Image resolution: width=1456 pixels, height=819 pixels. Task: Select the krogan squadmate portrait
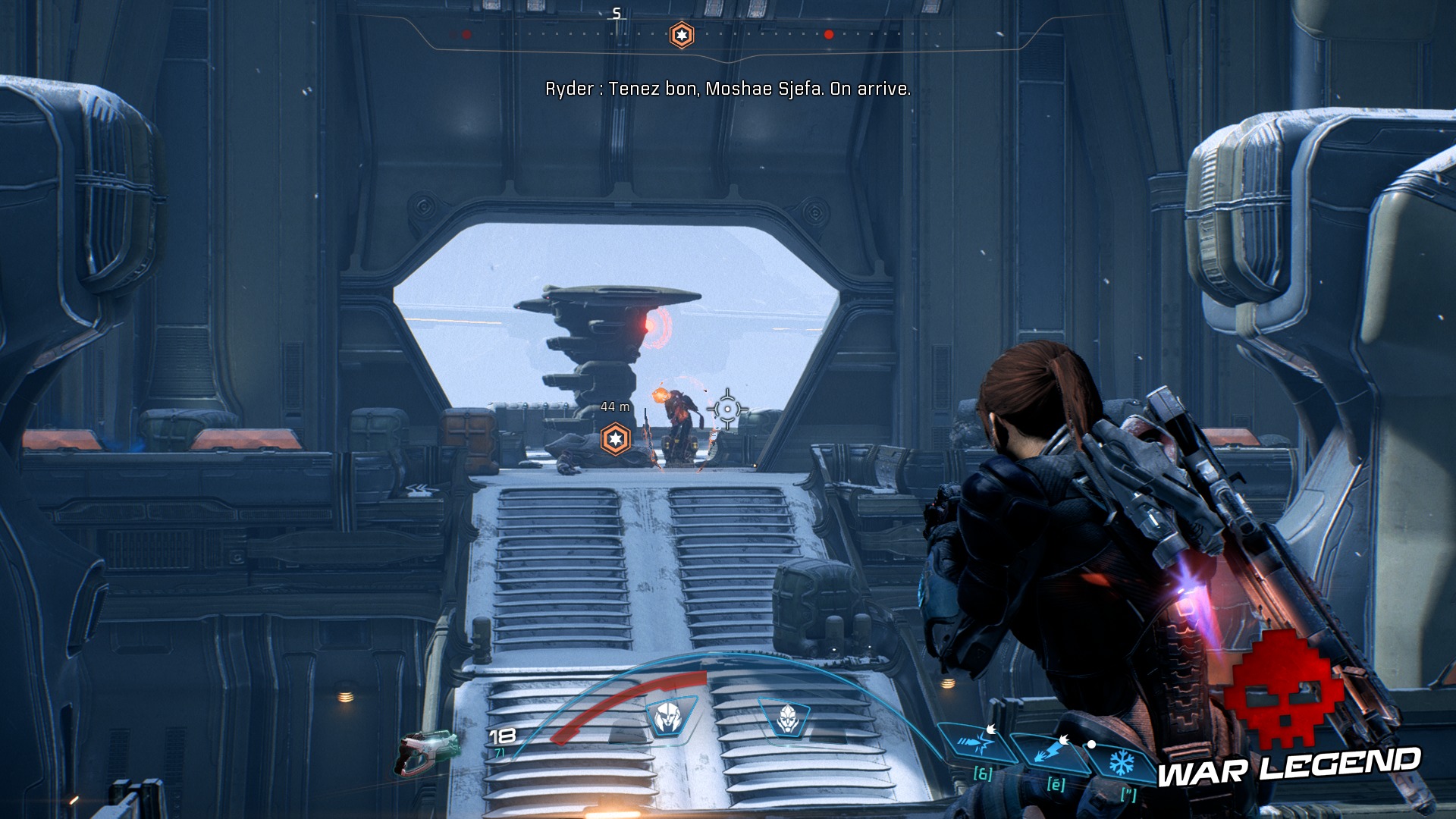pos(667,717)
